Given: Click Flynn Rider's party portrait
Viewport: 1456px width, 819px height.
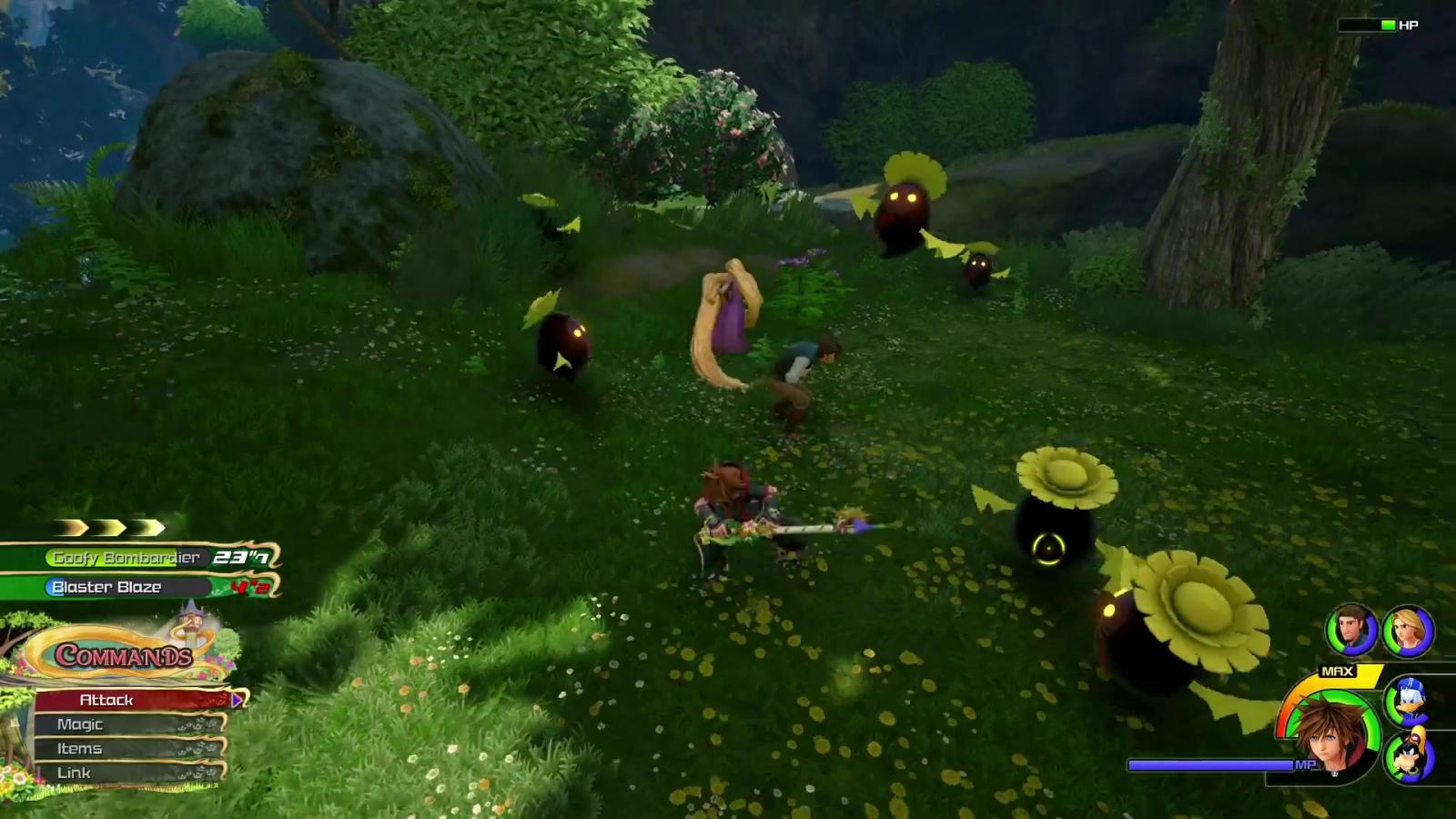Looking at the screenshot, I should pos(1351,630).
